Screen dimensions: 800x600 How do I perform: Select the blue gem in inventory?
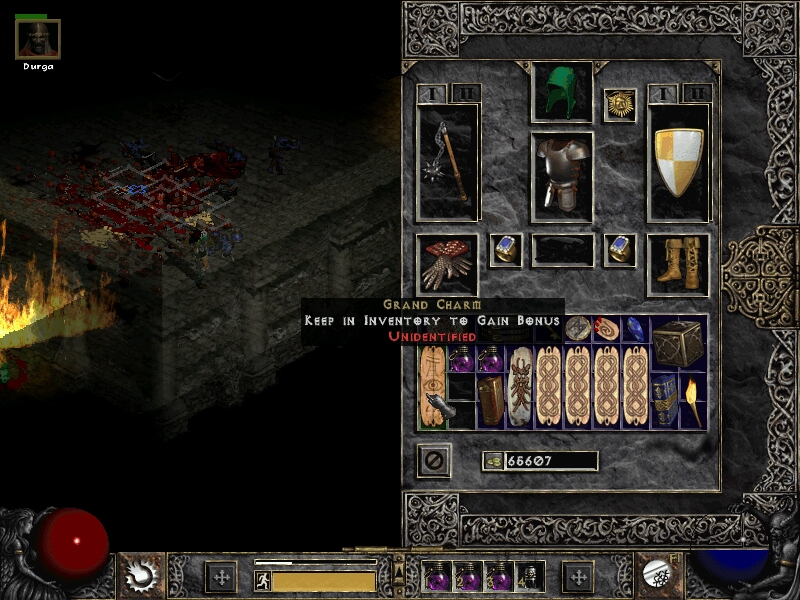635,330
